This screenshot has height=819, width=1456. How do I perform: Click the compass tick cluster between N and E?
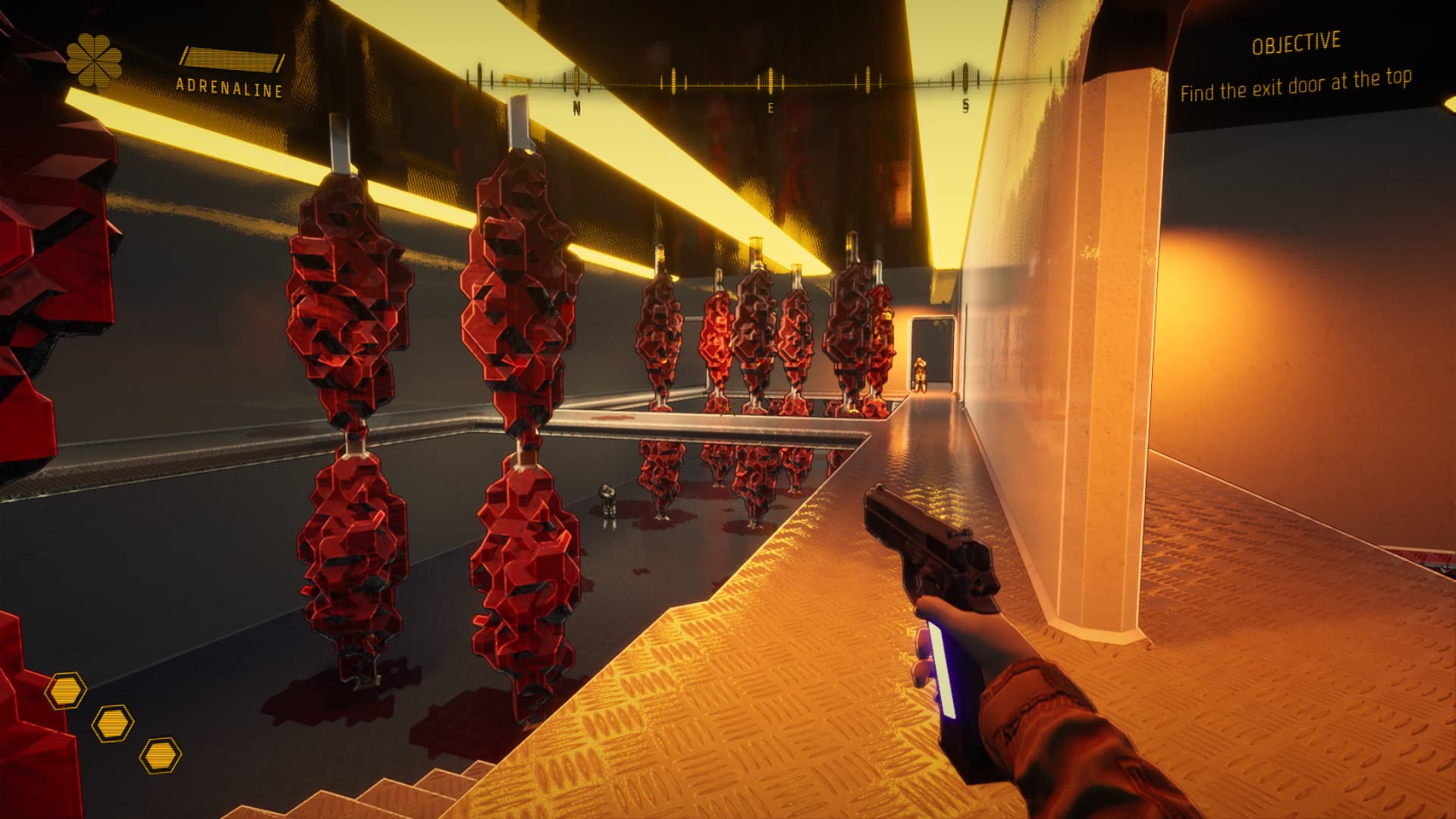click(671, 76)
